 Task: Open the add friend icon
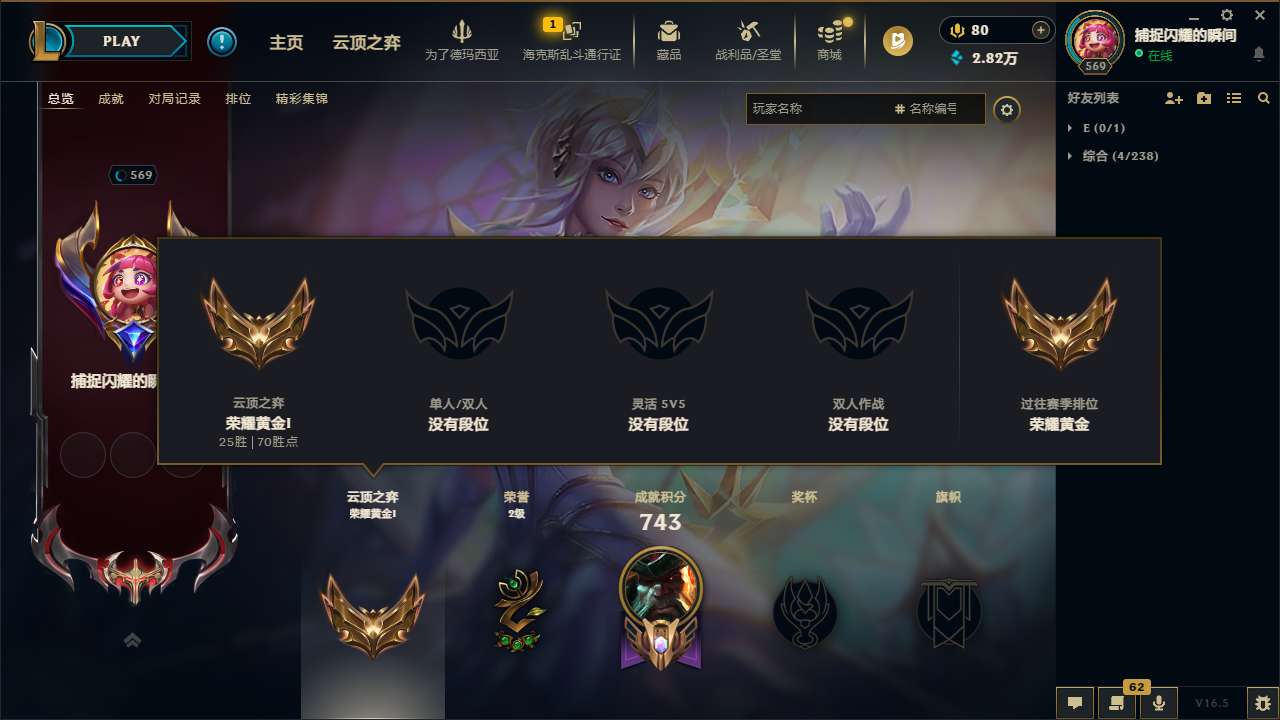[1171, 98]
